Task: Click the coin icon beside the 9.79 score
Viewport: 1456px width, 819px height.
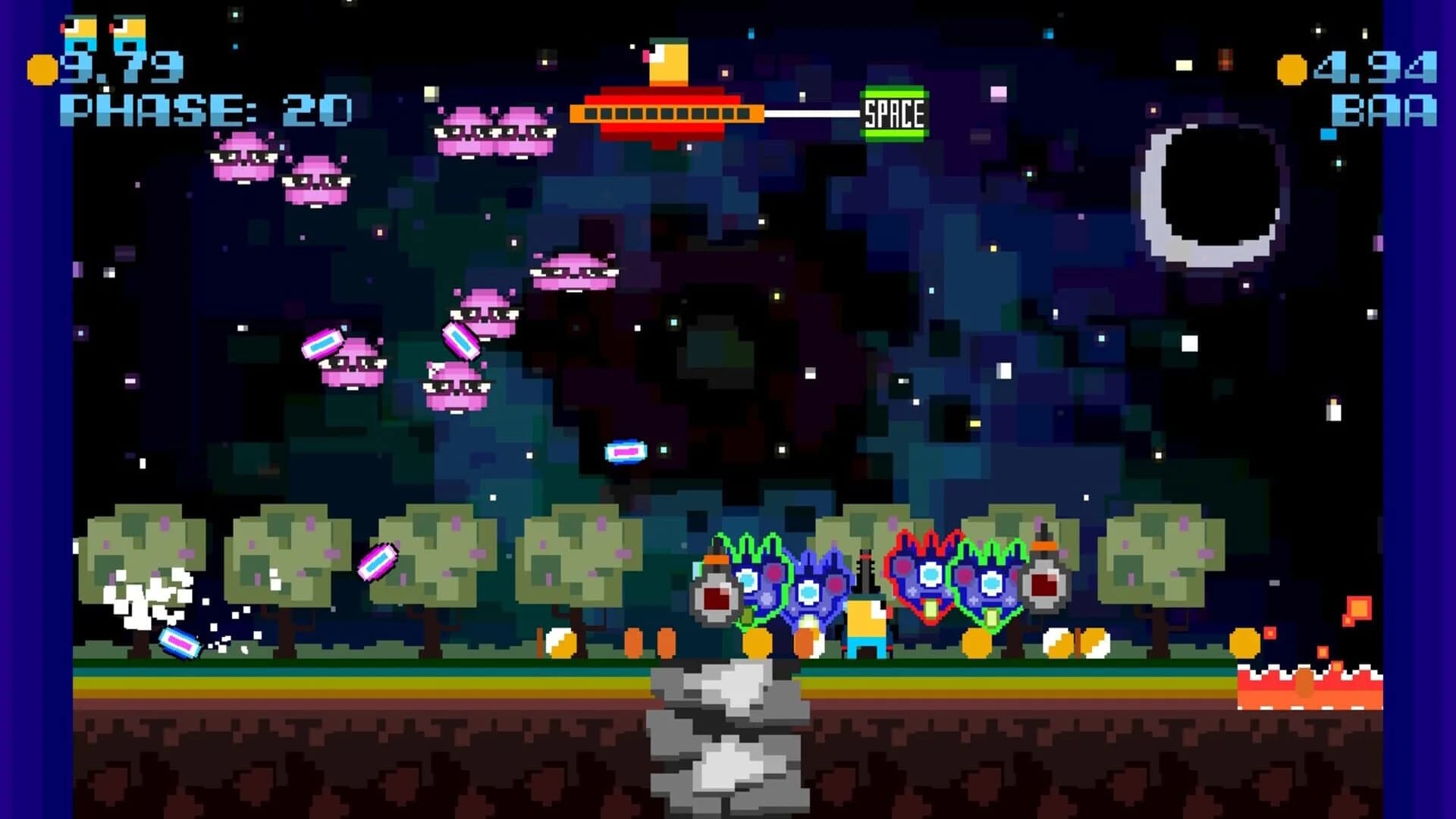Action: pyautogui.click(x=42, y=68)
